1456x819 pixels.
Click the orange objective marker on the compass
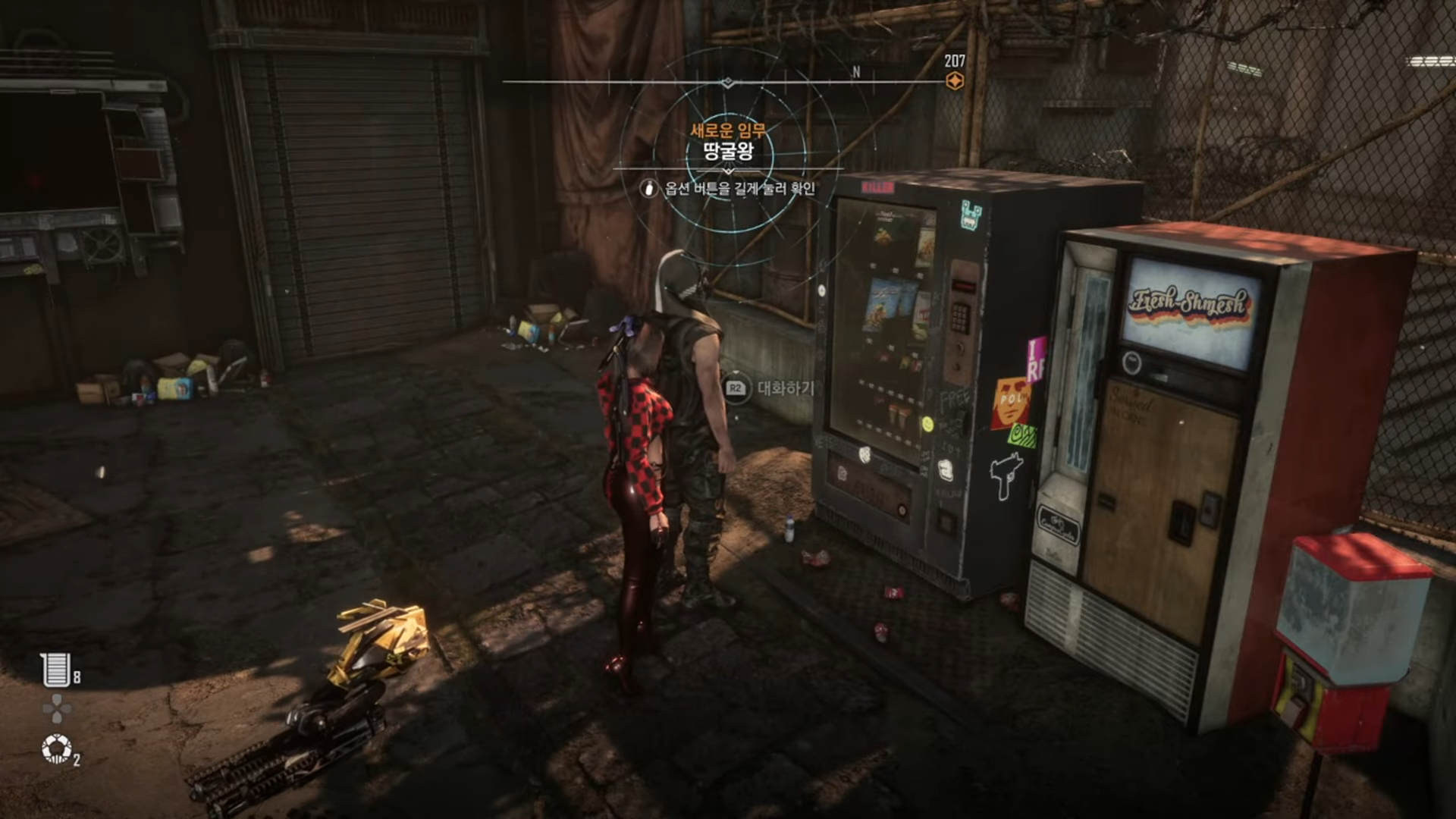click(955, 80)
